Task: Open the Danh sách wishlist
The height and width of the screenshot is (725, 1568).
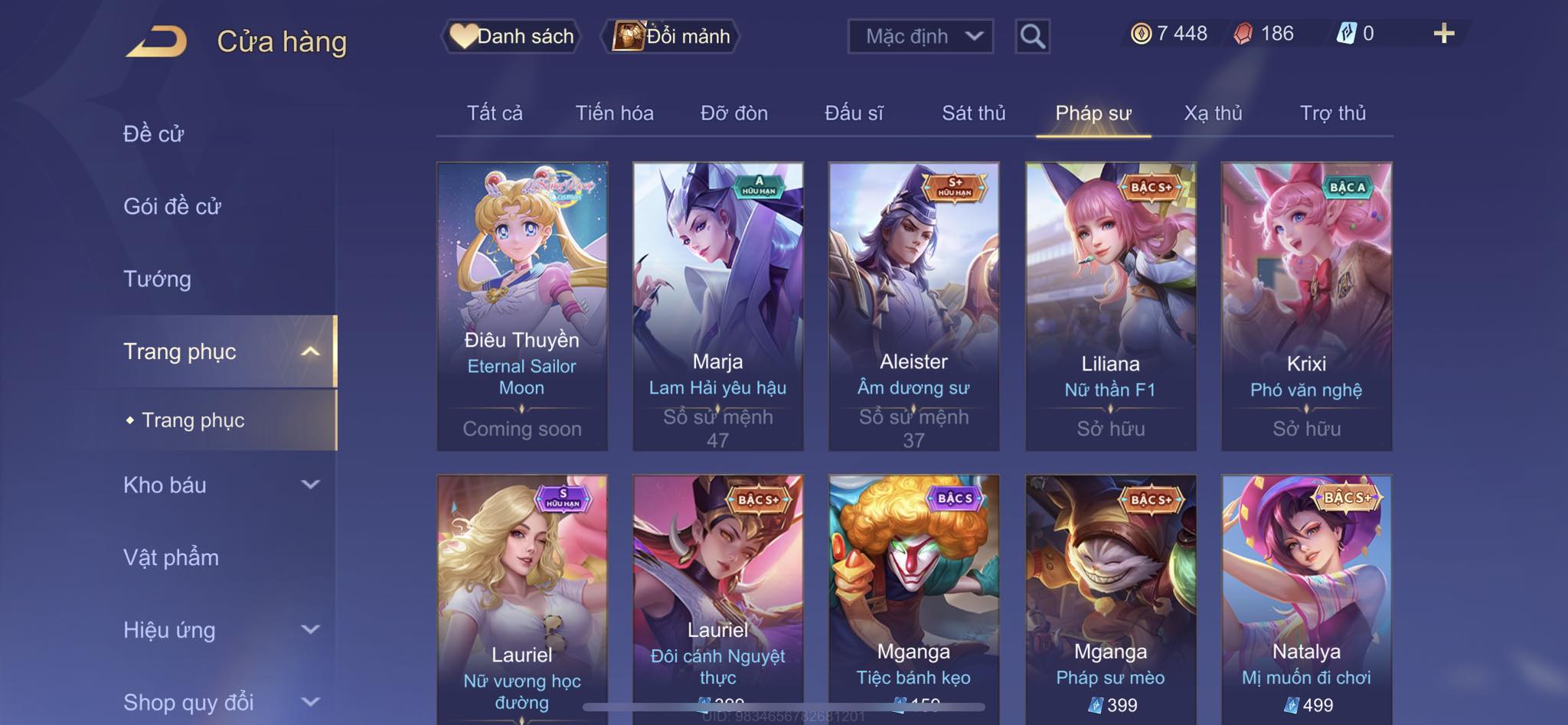Action: (511, 36)
